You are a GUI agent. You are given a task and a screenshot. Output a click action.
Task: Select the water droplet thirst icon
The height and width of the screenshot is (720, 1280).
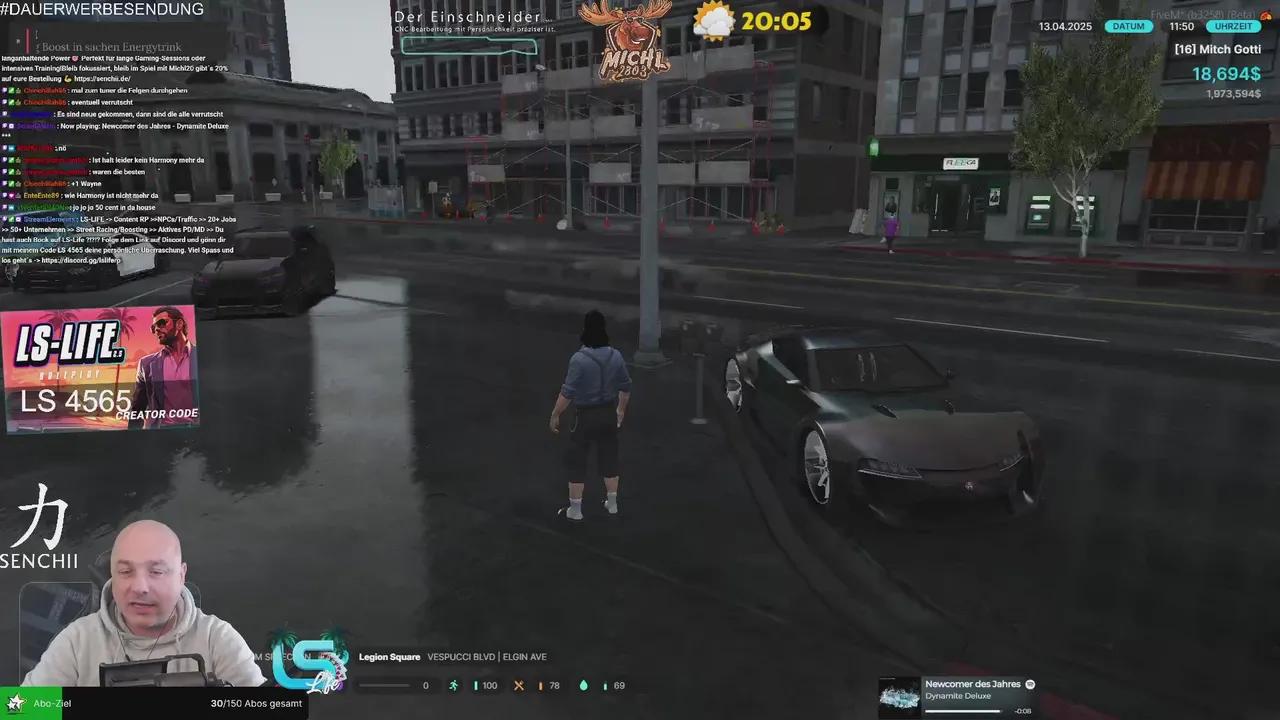(x=585, y=685)
